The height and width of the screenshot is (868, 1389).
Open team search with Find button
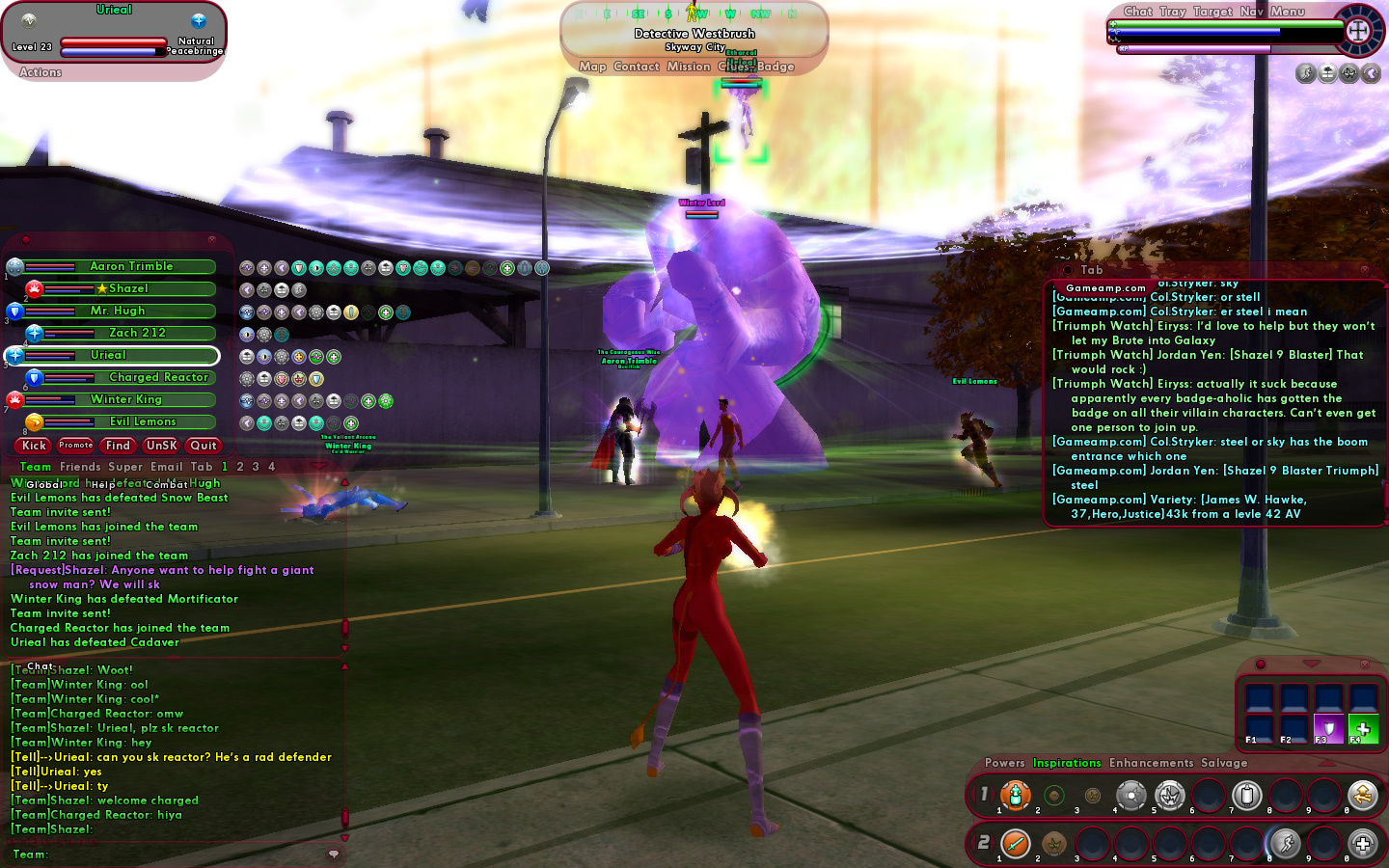pyautogui.click(x=118, y=446)
